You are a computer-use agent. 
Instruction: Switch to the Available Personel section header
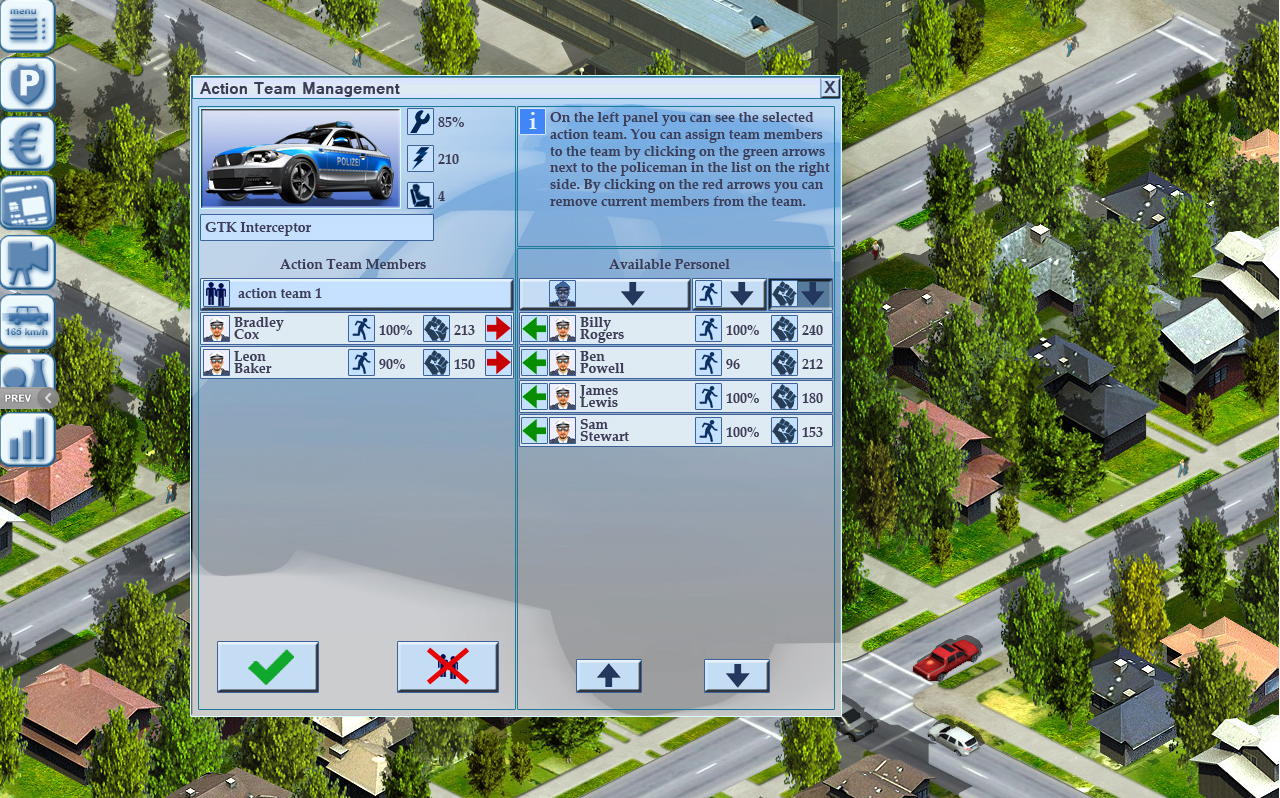(x=669, y=264)
